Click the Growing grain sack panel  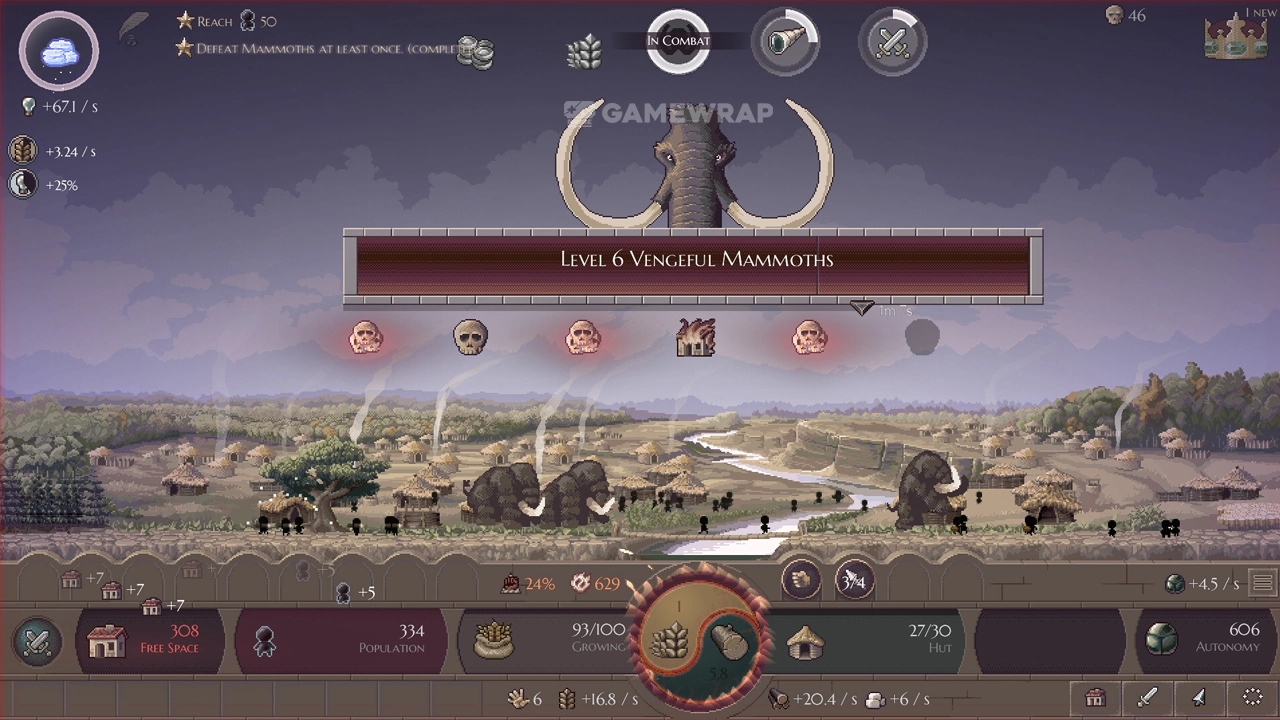545,640
